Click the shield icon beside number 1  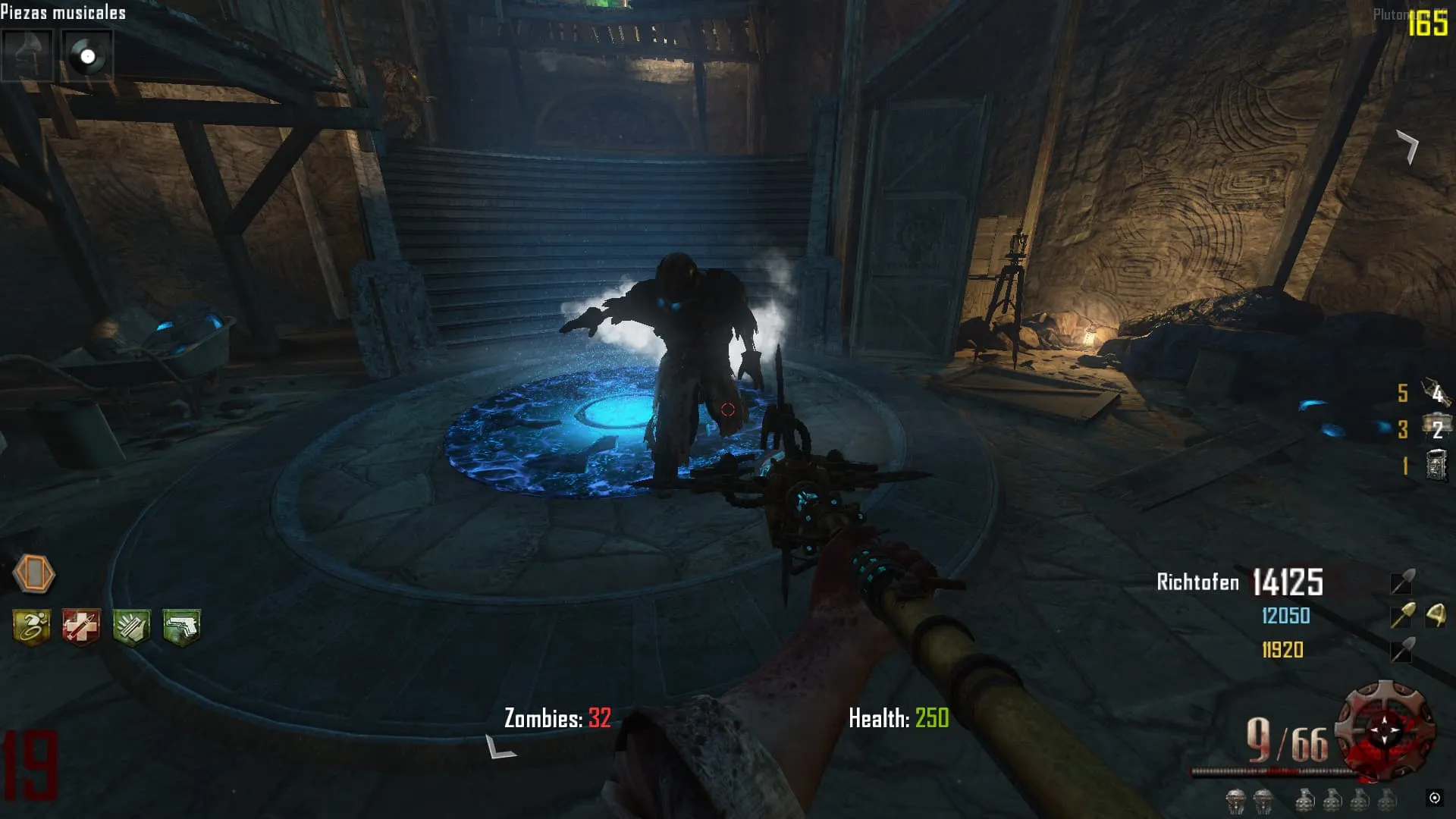coord(1436,465)
